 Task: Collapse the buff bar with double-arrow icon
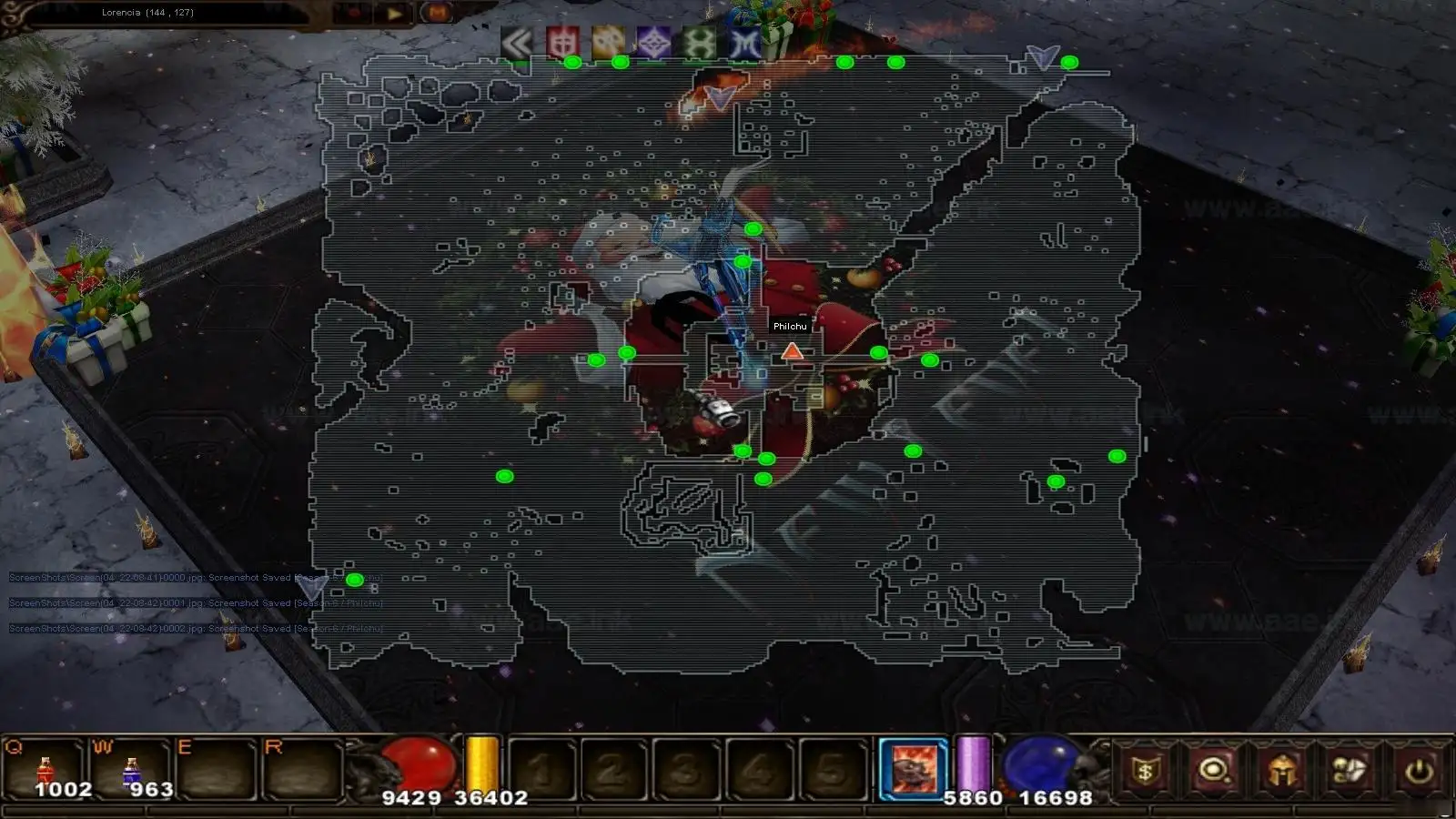coord(516,43)
